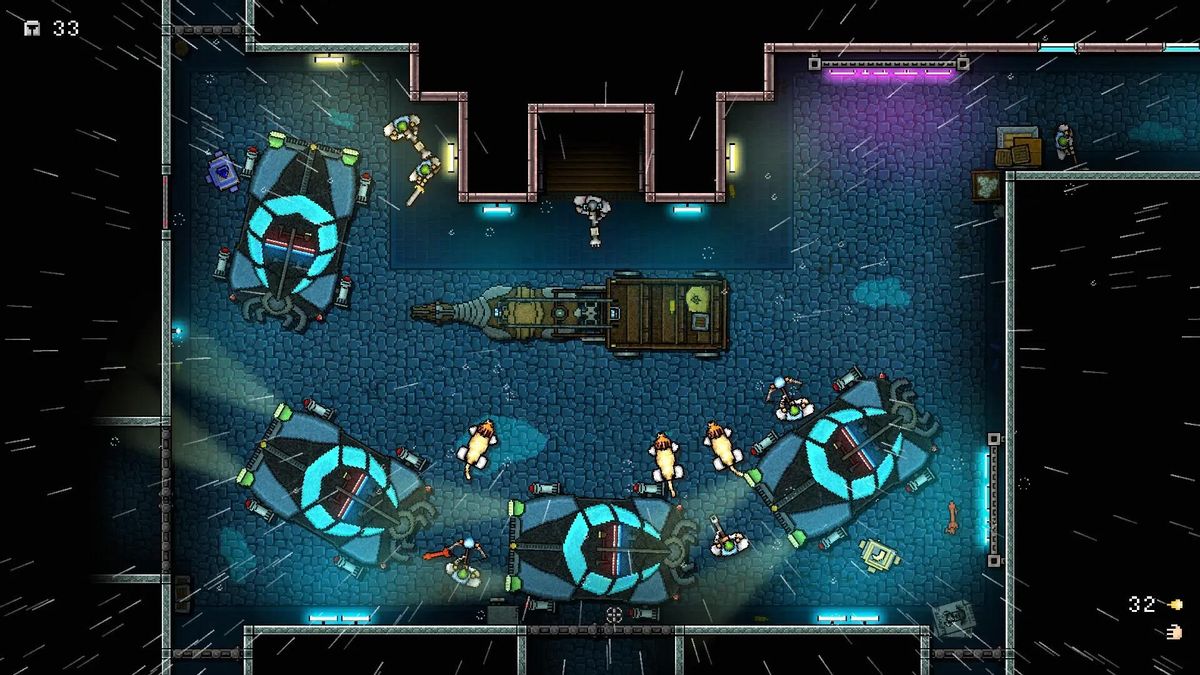This screenshot has height=675, width=1200.
Task: Click the helmet armor icon
Action: pyautogui.click(x=33, y=28)
